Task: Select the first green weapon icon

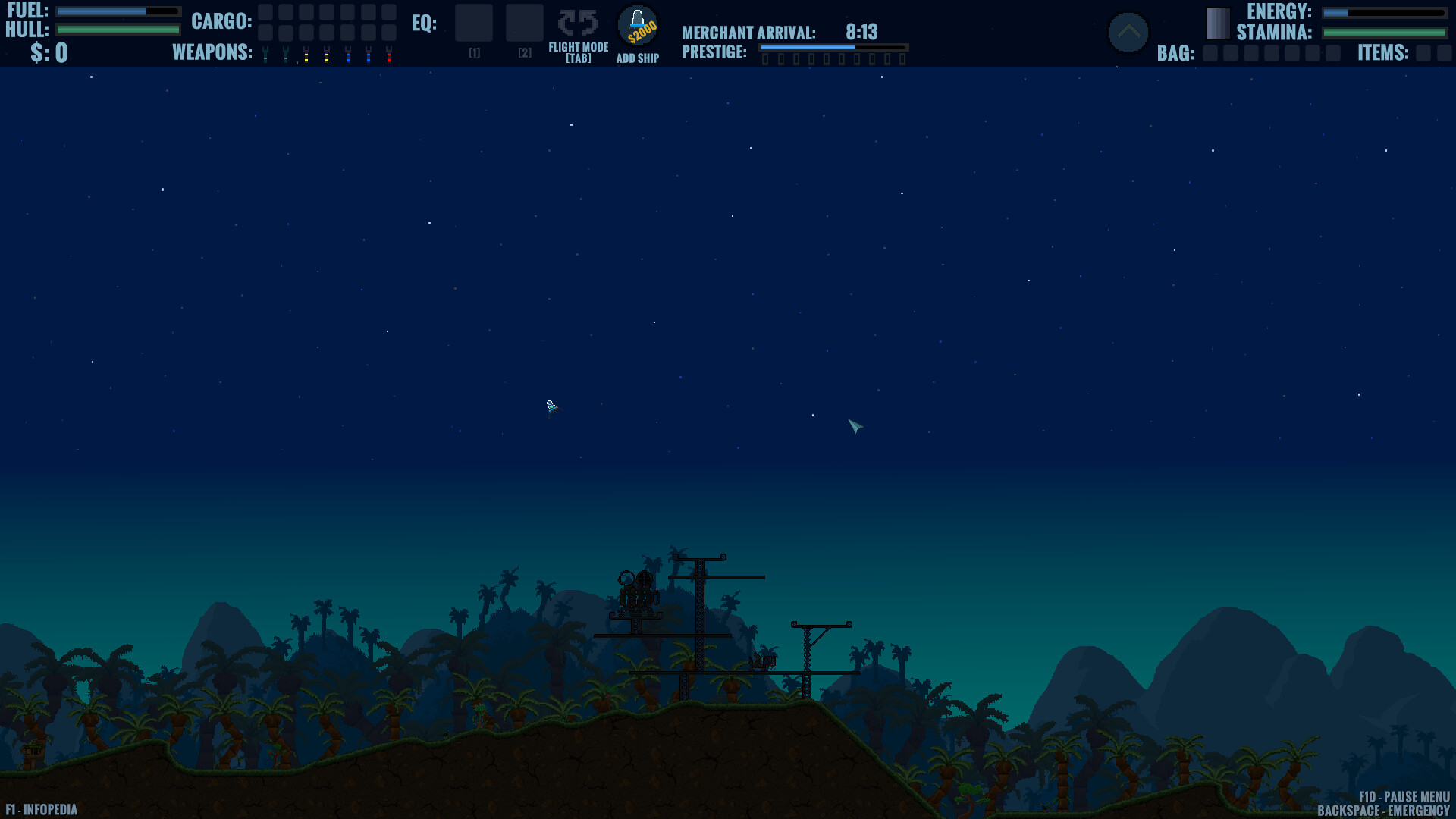Action: 265,53
